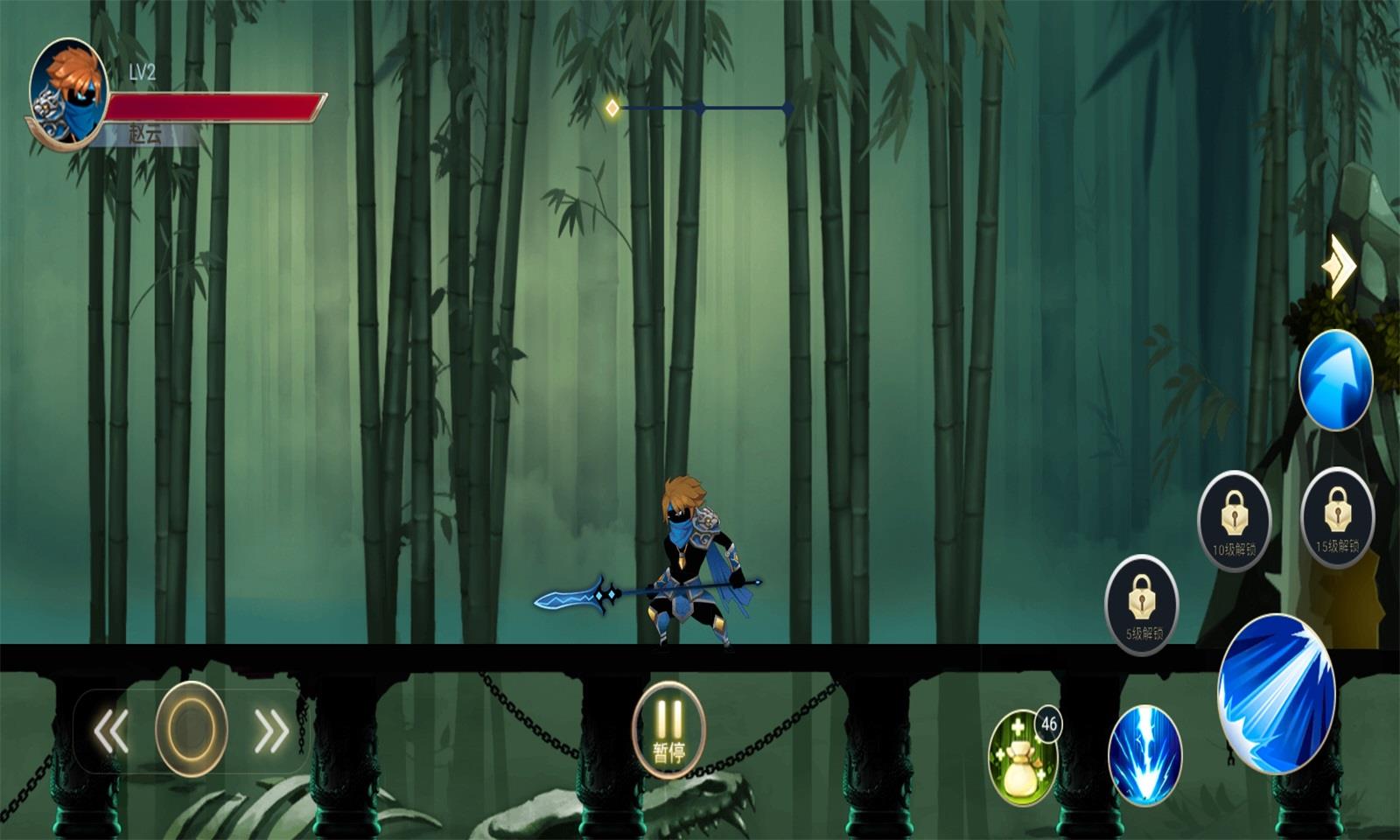The image size is (1400, 840).
Task: Tap the left double-arrow move button
Action: tap(112, 731)
